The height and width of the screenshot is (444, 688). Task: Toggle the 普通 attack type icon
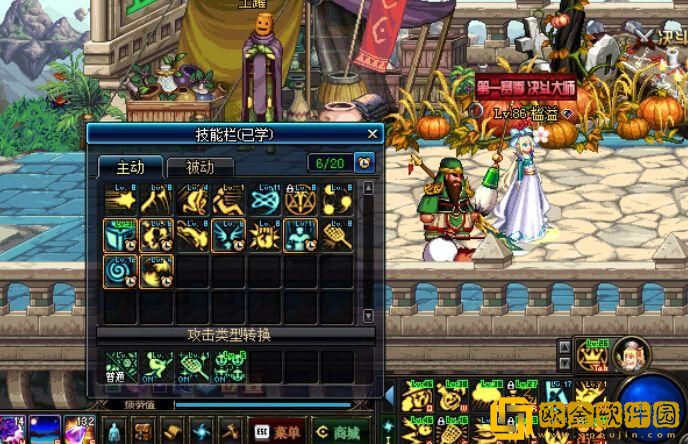tap(119, 367)
